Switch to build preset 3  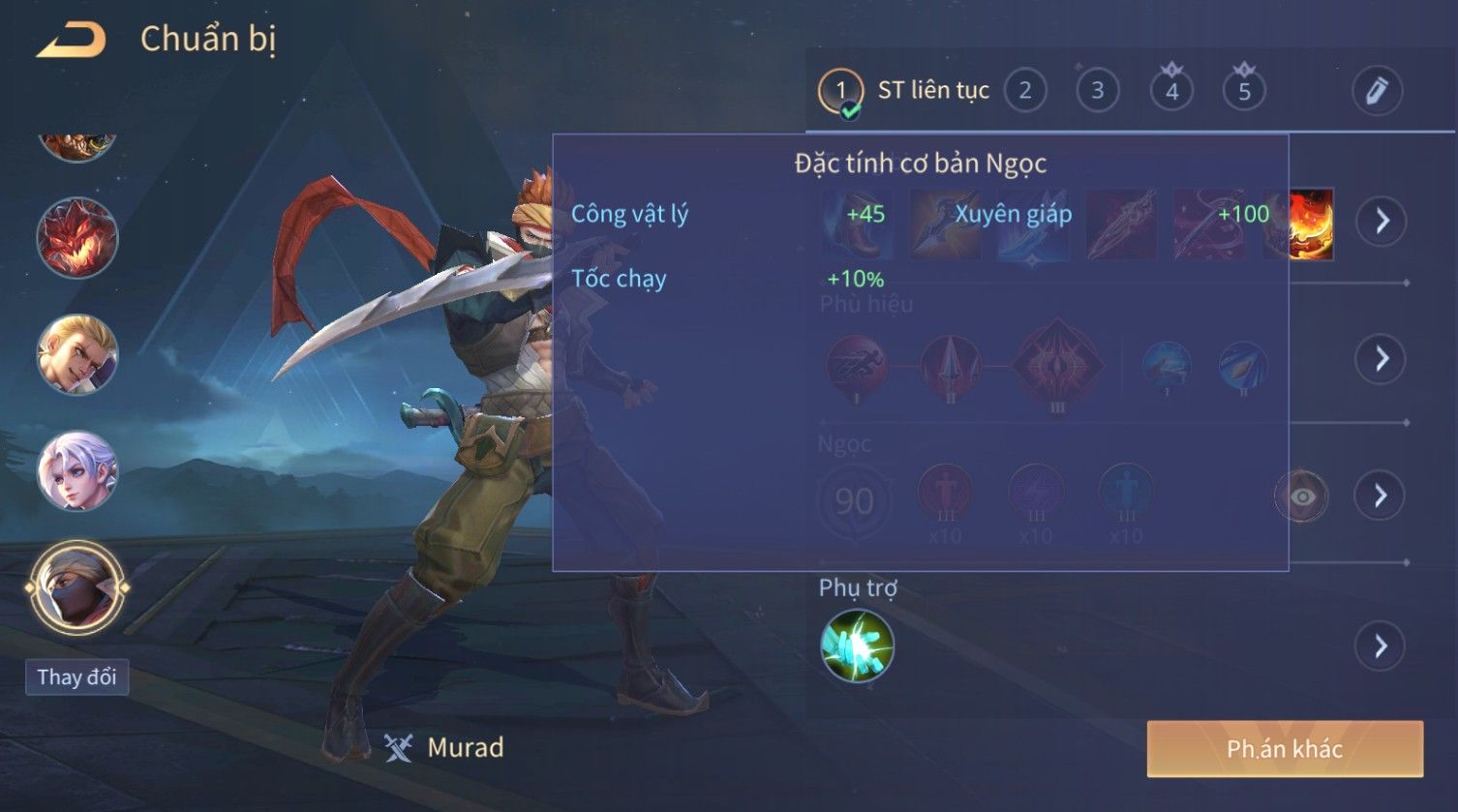coord(1097,91)
